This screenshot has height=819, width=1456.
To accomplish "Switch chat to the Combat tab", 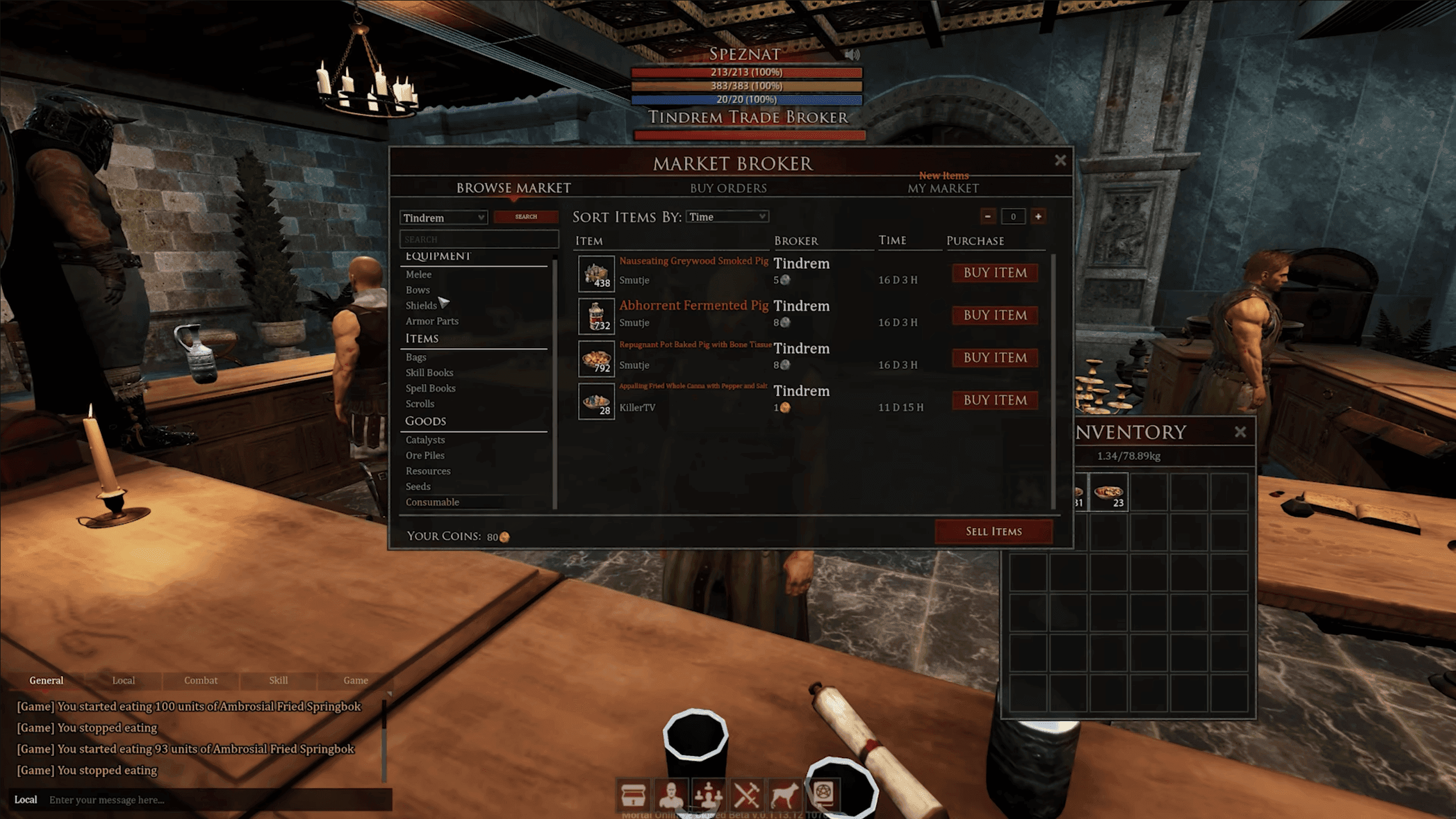I will (x=201, y=680).
